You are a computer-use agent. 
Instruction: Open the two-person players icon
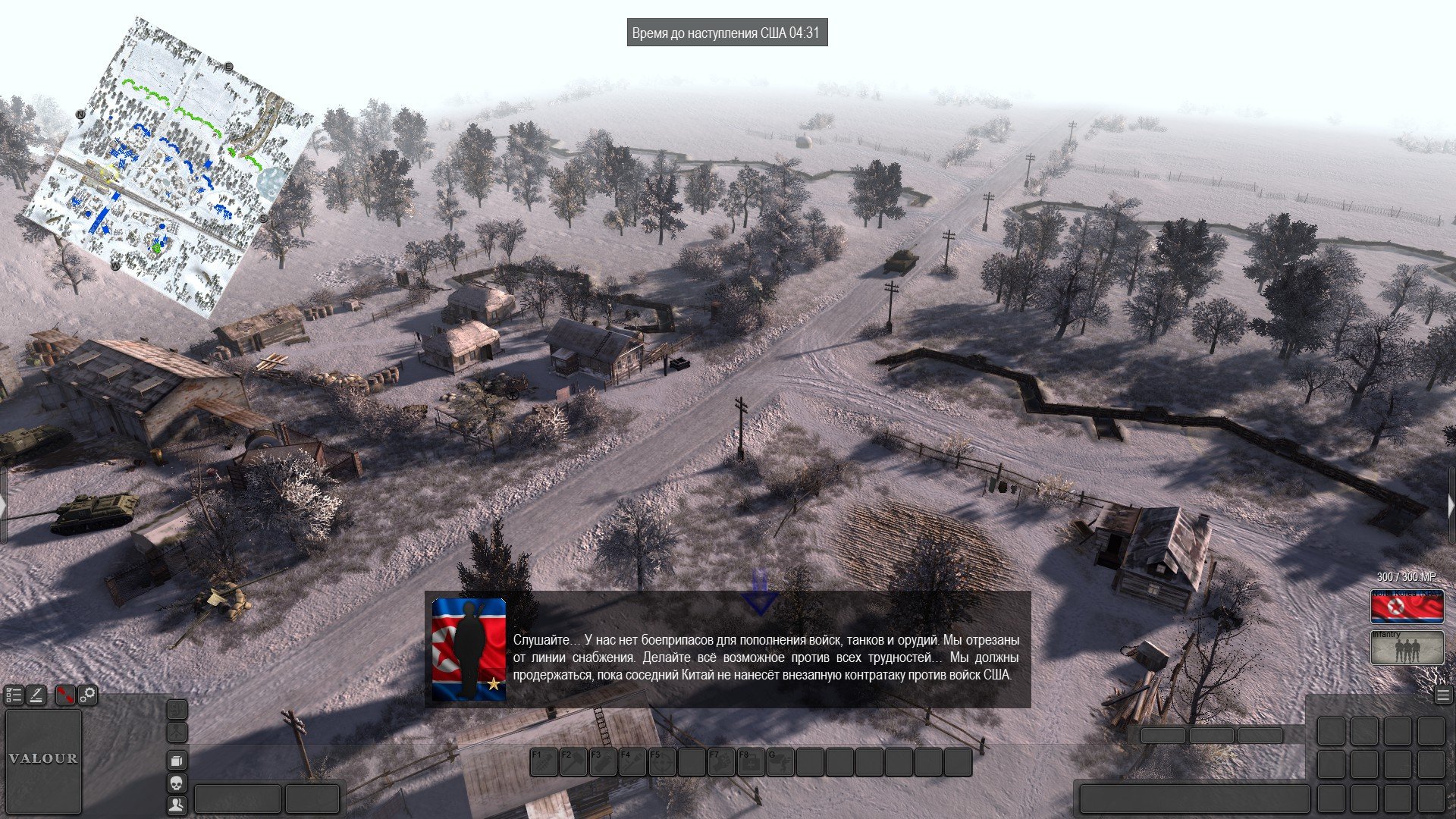[177, 805]
